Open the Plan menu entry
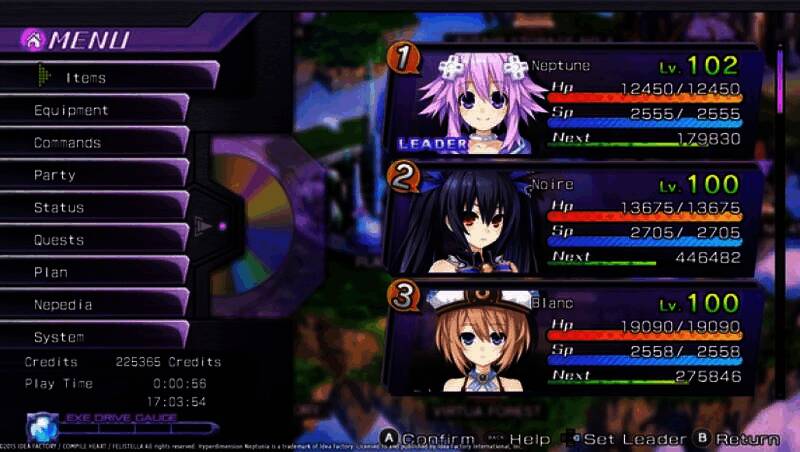 point(95,272)
